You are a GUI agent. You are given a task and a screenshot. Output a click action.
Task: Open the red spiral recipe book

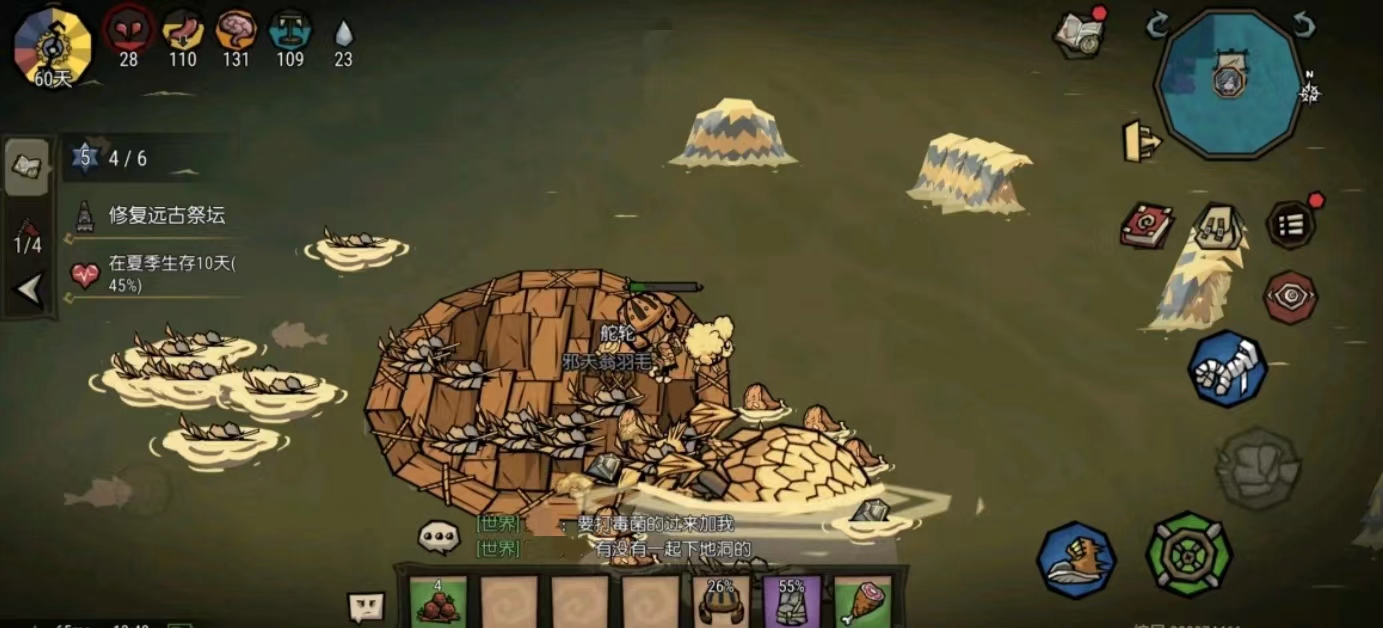click(x=1146, y=225)
